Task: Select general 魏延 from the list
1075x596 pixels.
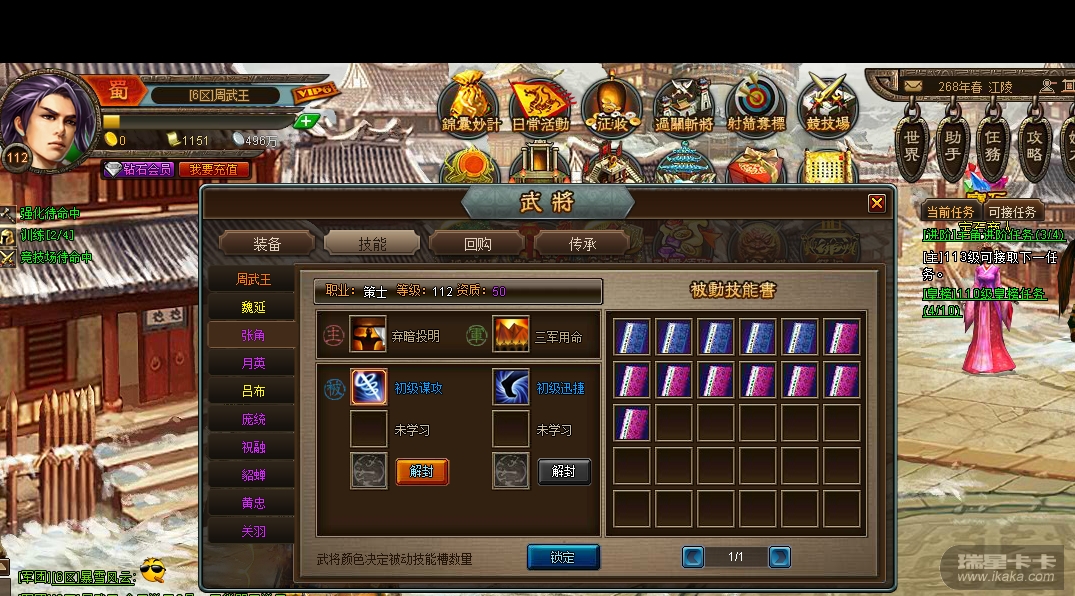Action: 253,308
